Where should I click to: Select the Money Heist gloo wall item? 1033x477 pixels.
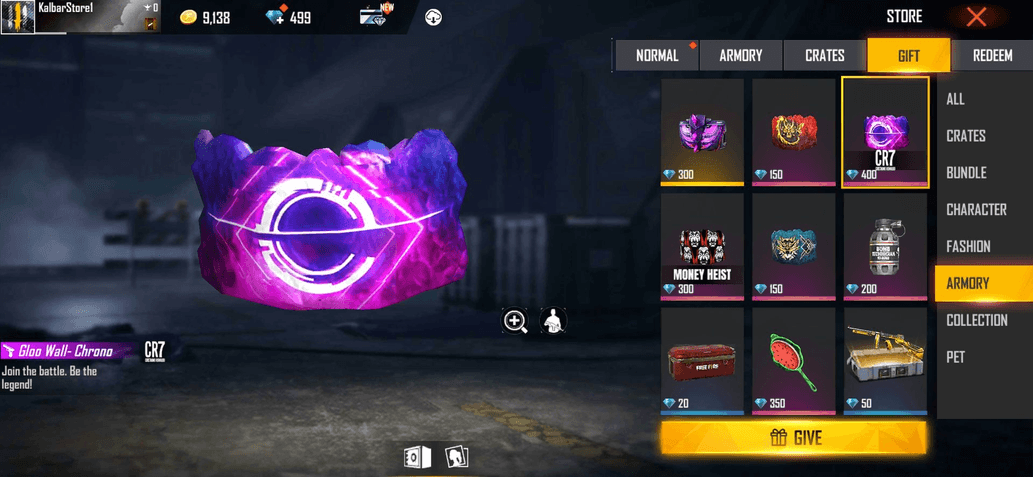[x=702, y=246]
